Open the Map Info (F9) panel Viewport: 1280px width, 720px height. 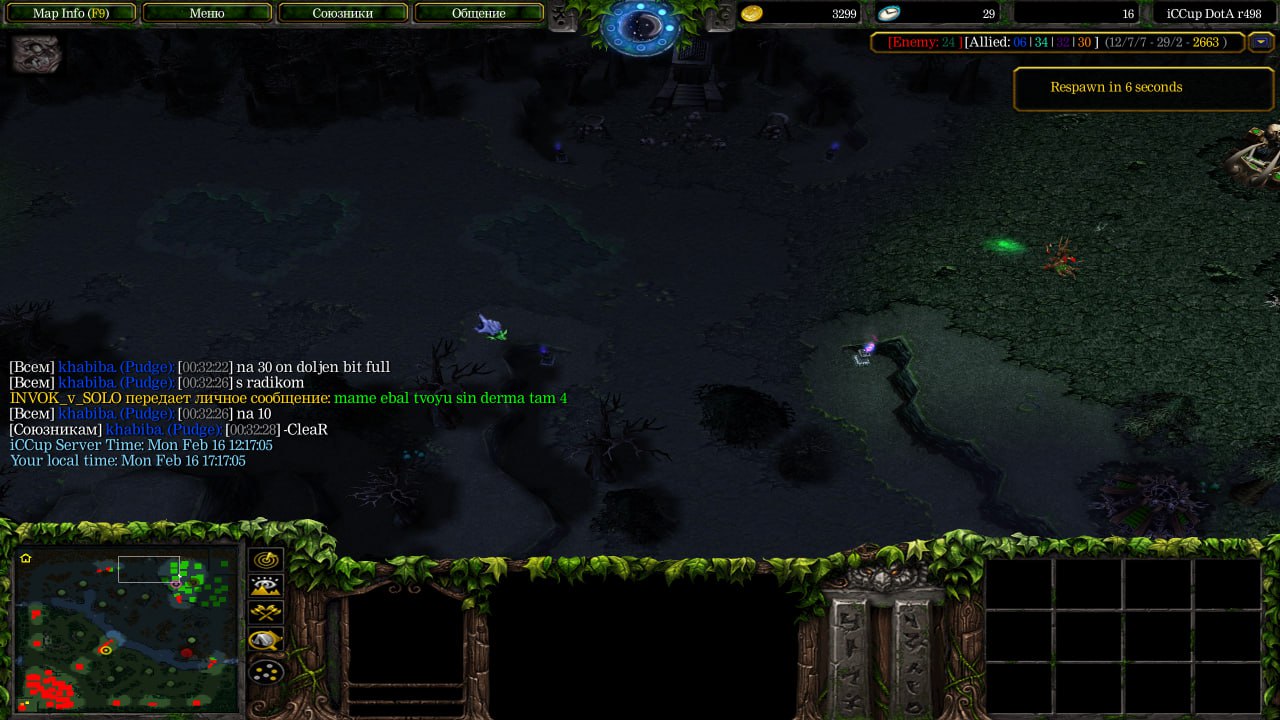pos(71,13)
